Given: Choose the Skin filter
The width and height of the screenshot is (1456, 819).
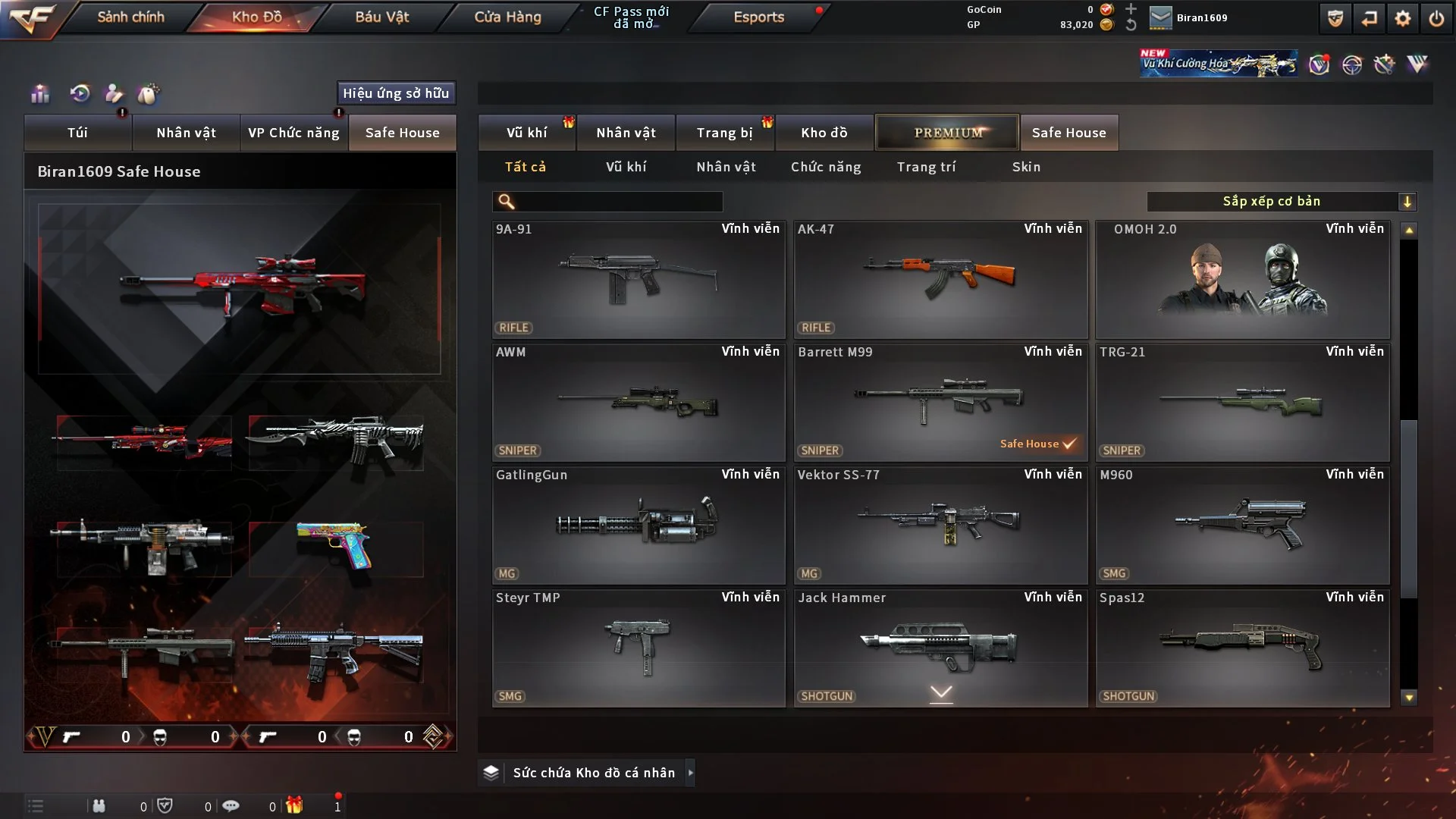Looking at the screenshot, I should click(1026, 167).
